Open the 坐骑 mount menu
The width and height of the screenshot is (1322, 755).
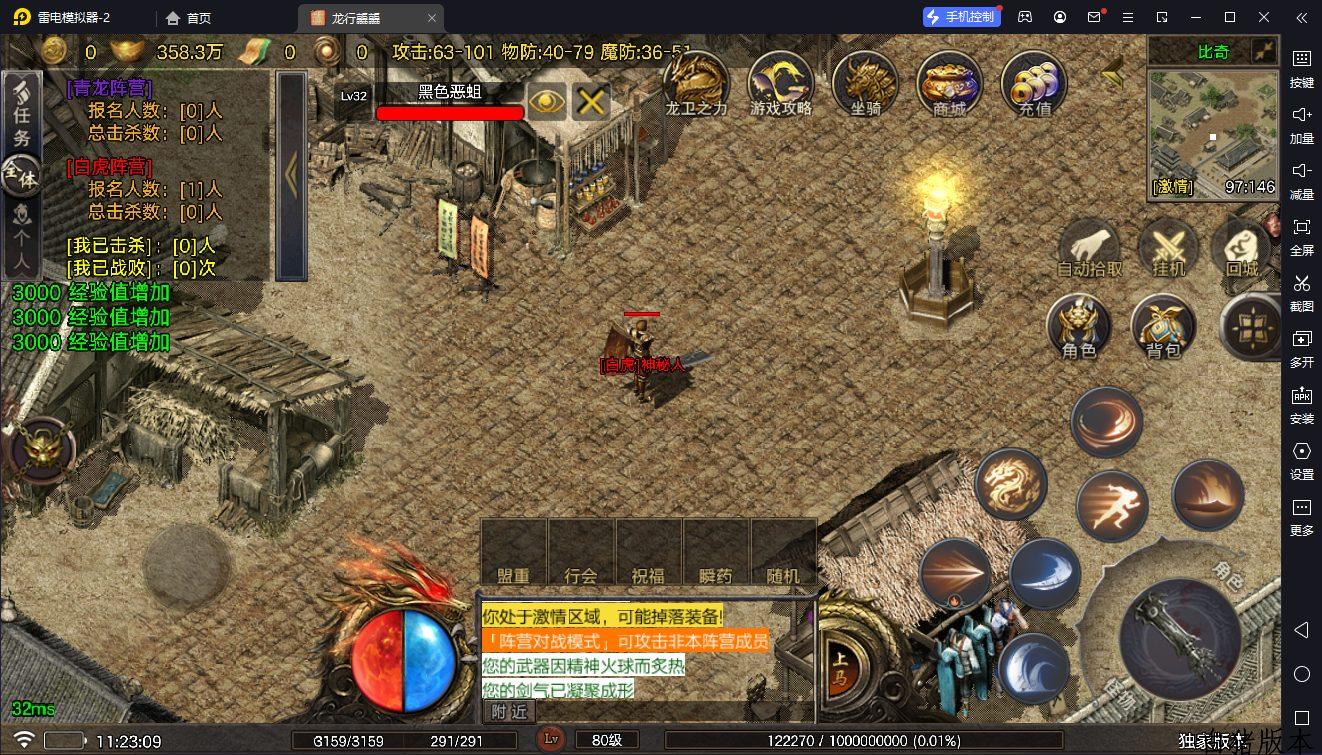coord(865,82)
